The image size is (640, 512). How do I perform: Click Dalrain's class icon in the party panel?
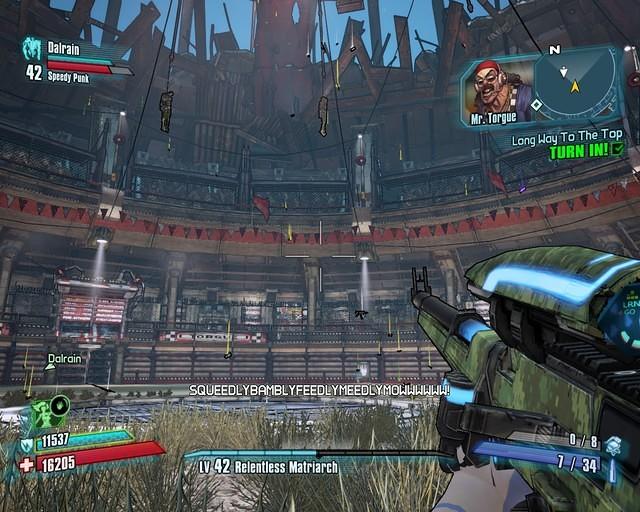(x=32, y=49)
